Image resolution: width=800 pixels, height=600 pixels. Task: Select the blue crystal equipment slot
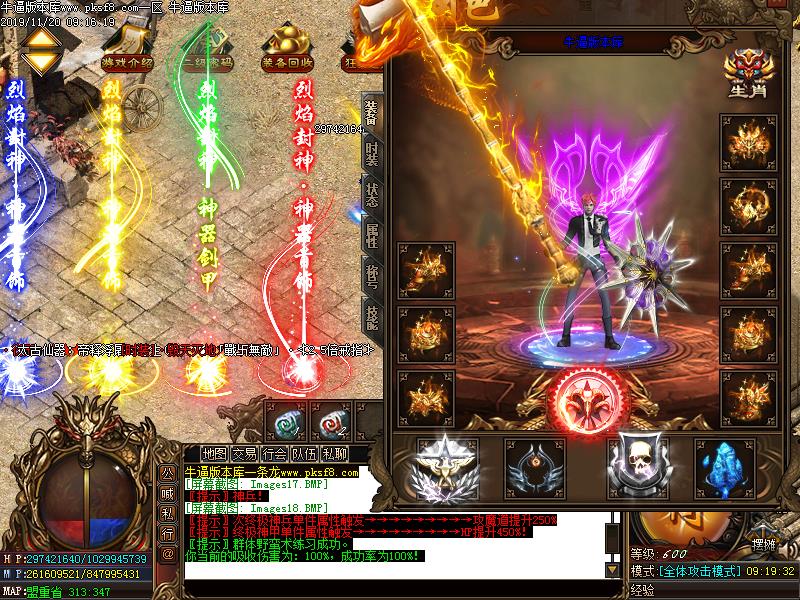pyautogui.click(x=724, y=465)
